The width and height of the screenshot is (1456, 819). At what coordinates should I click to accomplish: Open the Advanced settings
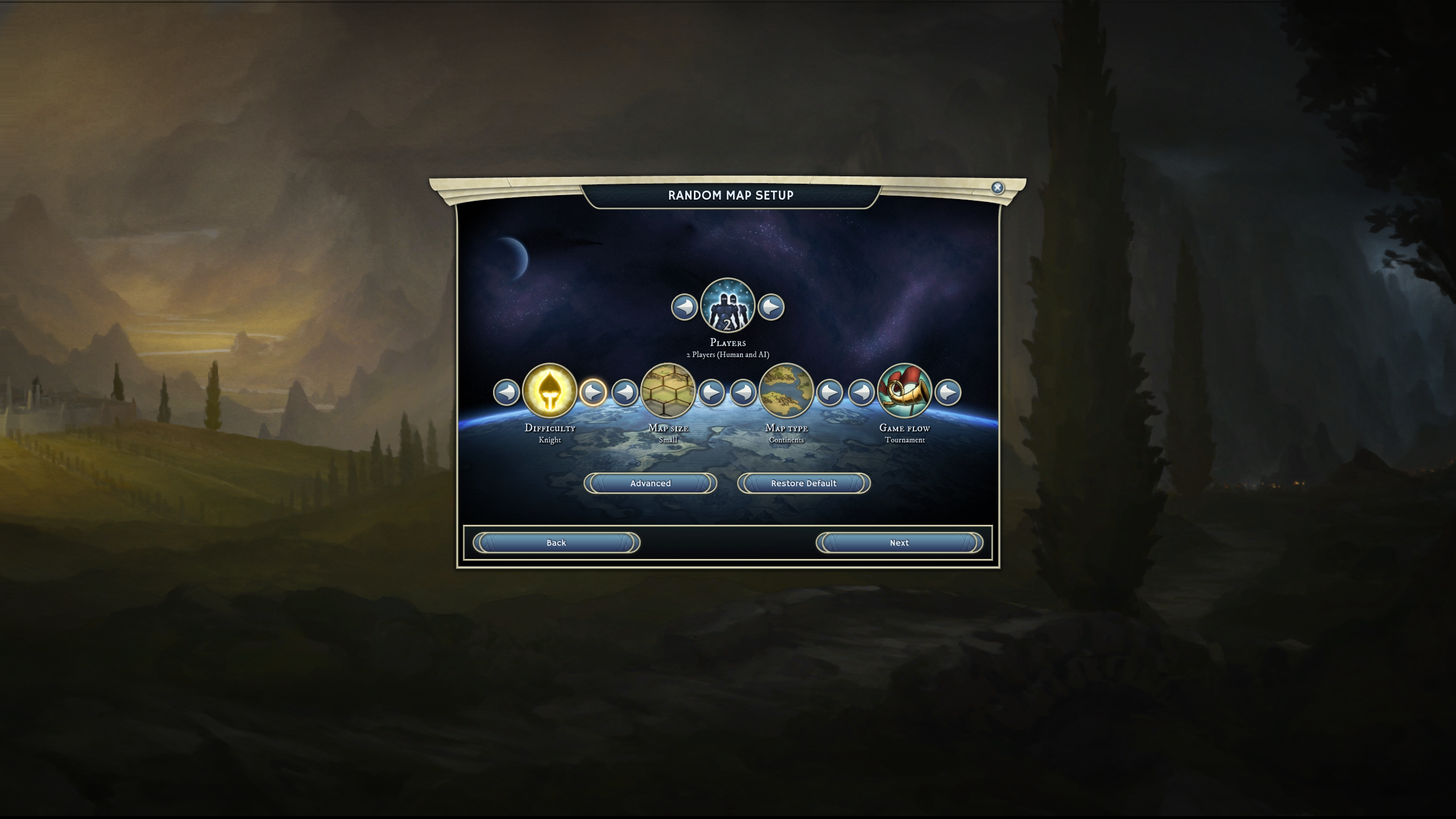click(650, 483)
